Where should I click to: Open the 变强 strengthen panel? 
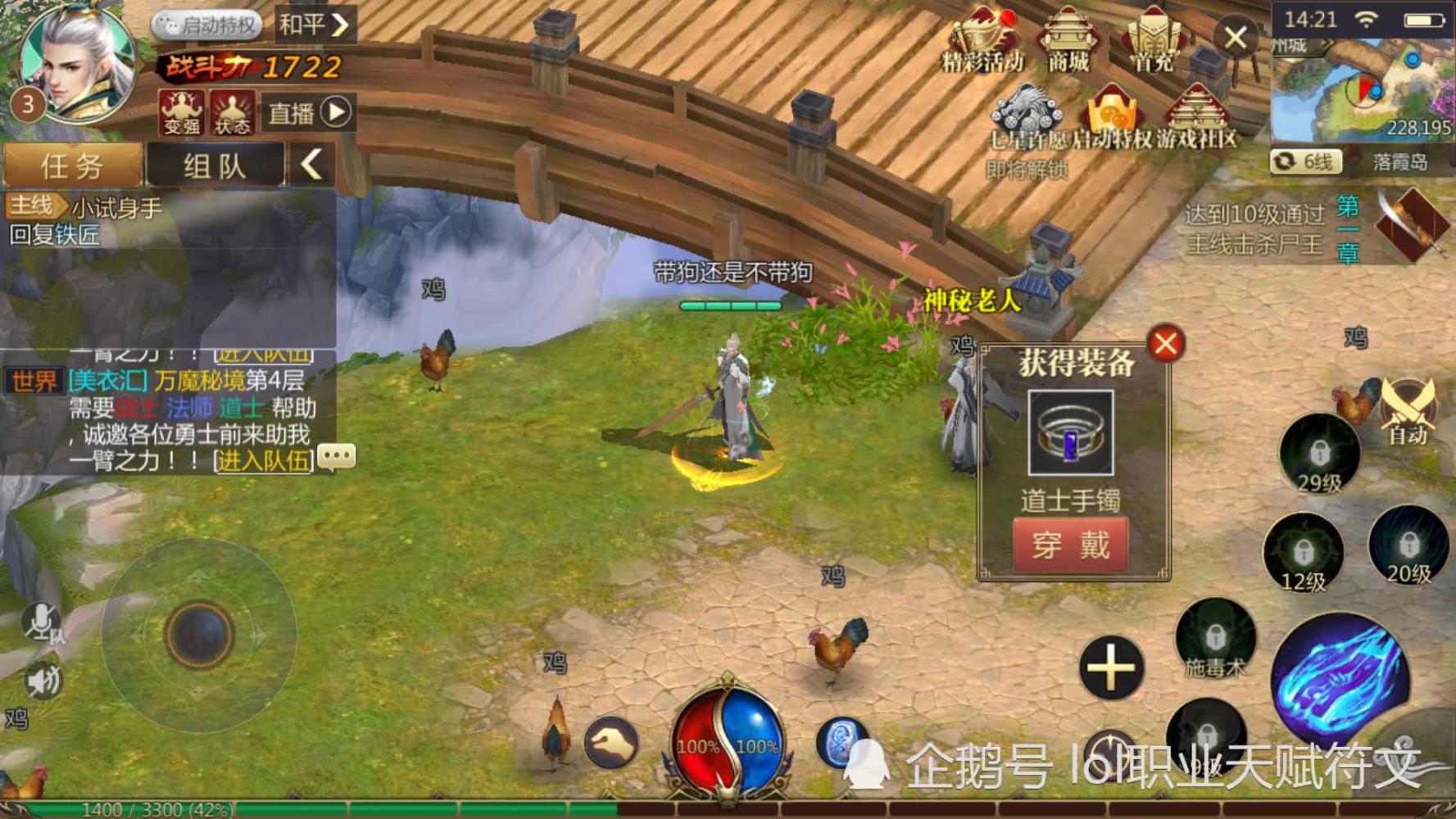[x=180, y=111]
